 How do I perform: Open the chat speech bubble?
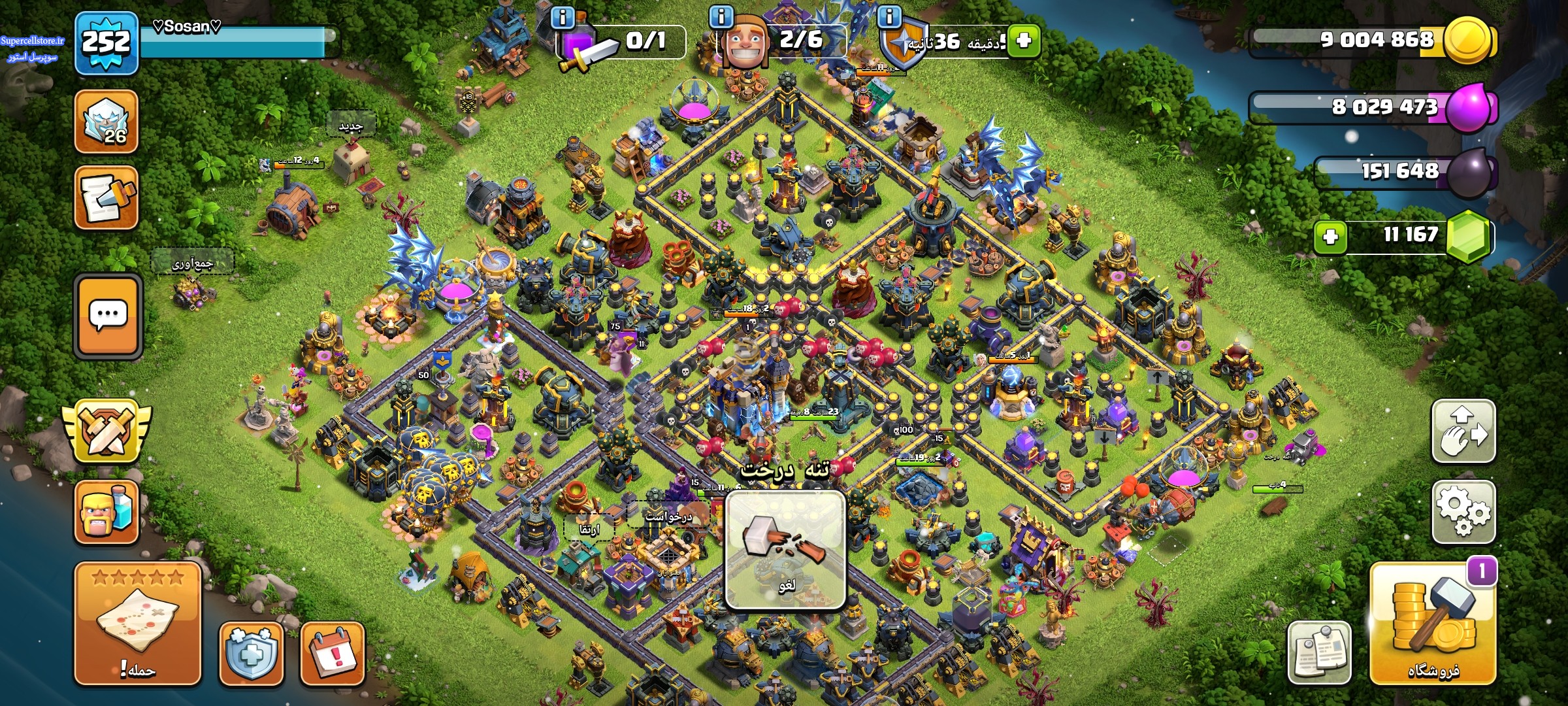(108, 316)
